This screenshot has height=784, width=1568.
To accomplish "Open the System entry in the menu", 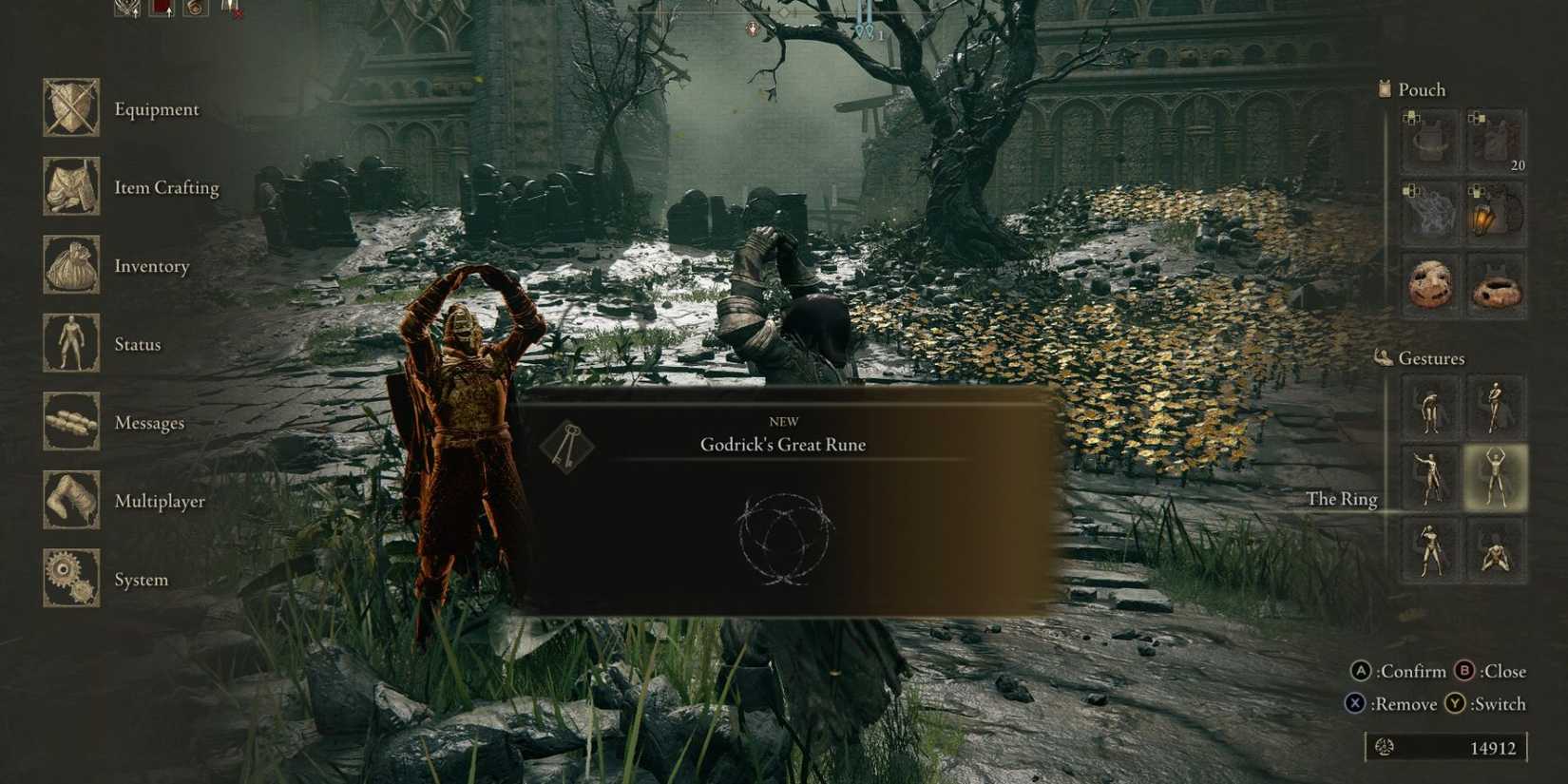I will (x=141, y=579).
